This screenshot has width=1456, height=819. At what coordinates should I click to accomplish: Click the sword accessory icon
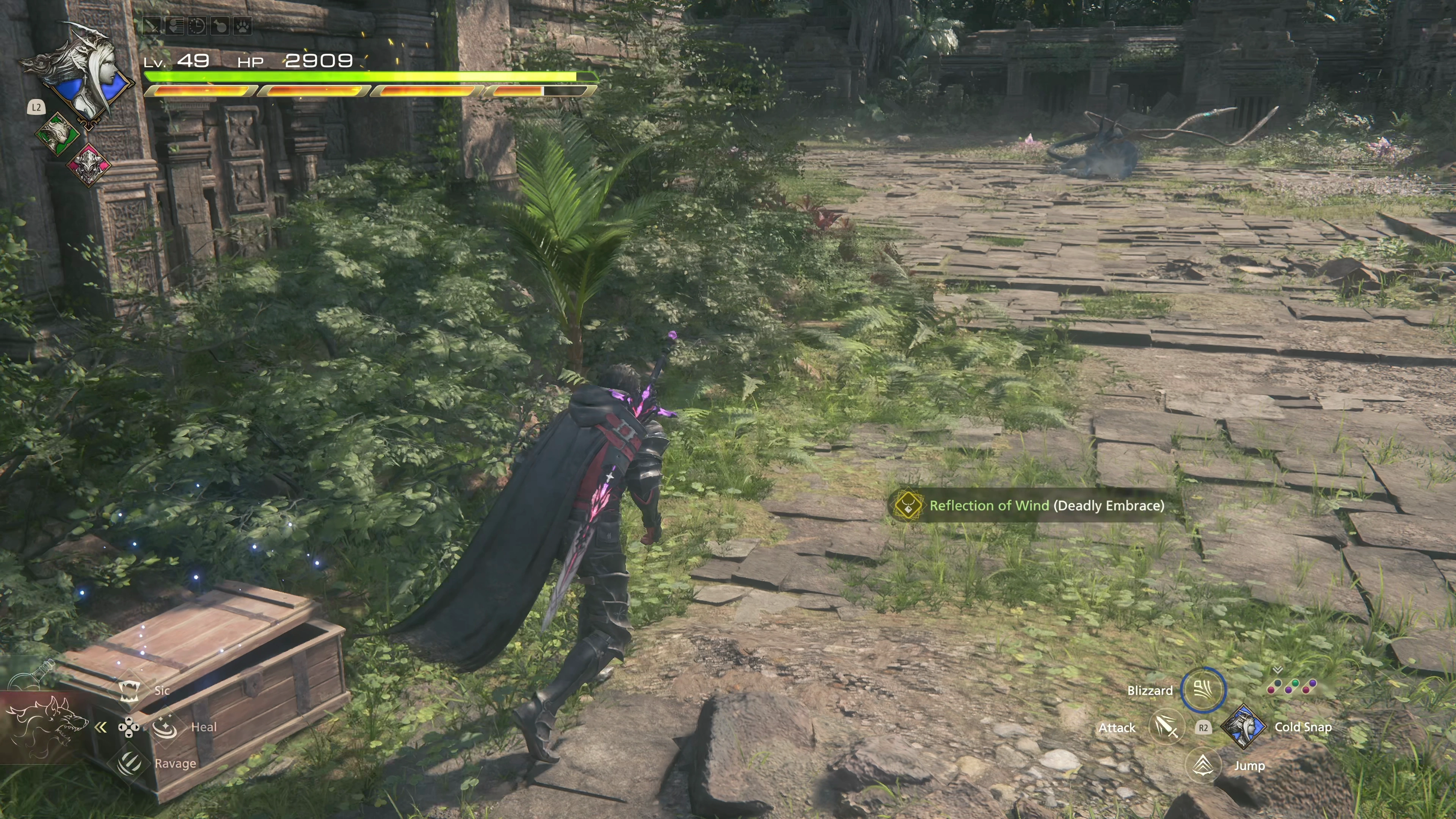click(152, 26)
